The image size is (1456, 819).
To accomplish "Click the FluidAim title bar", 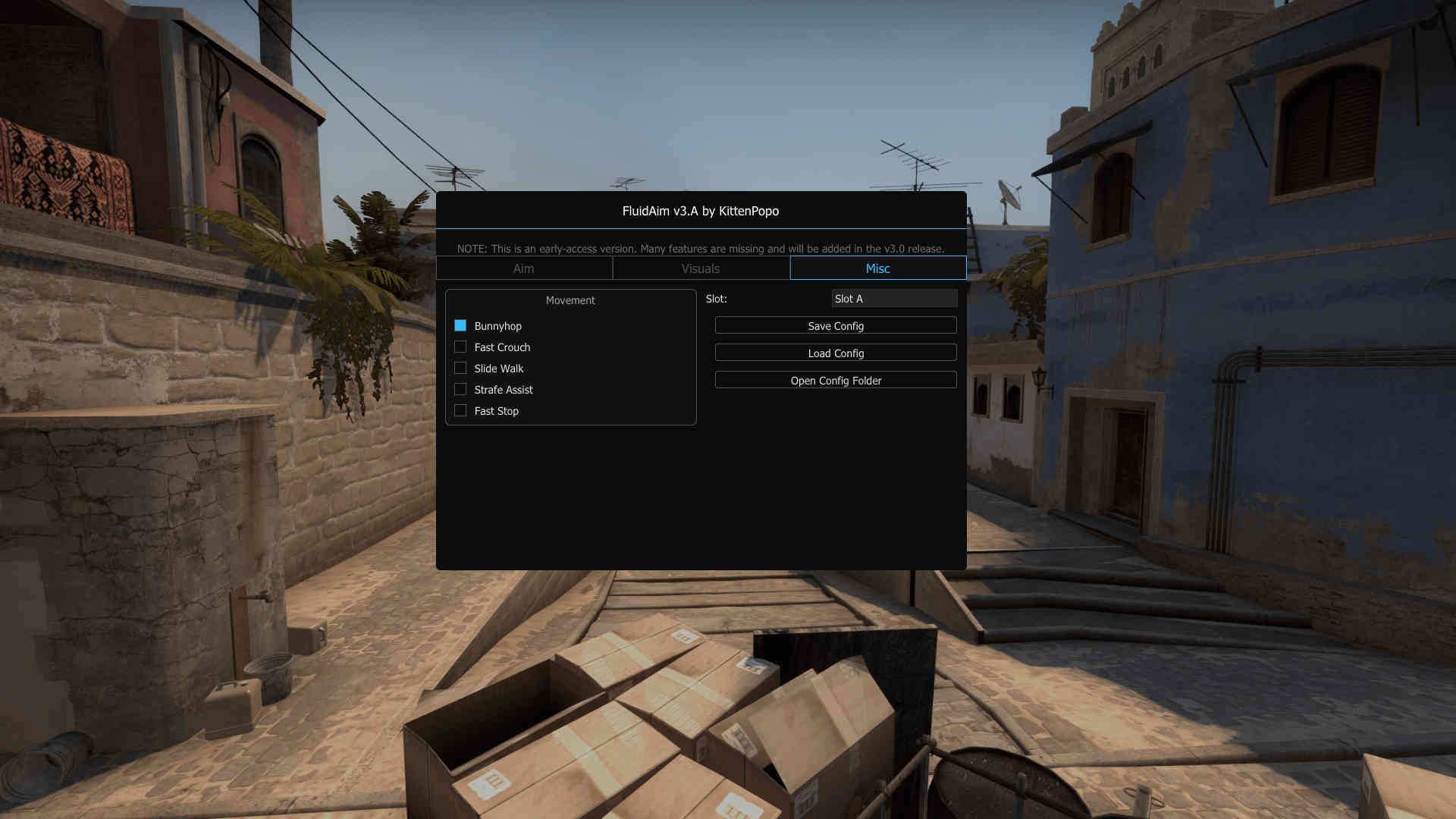I will click(700, 211).
